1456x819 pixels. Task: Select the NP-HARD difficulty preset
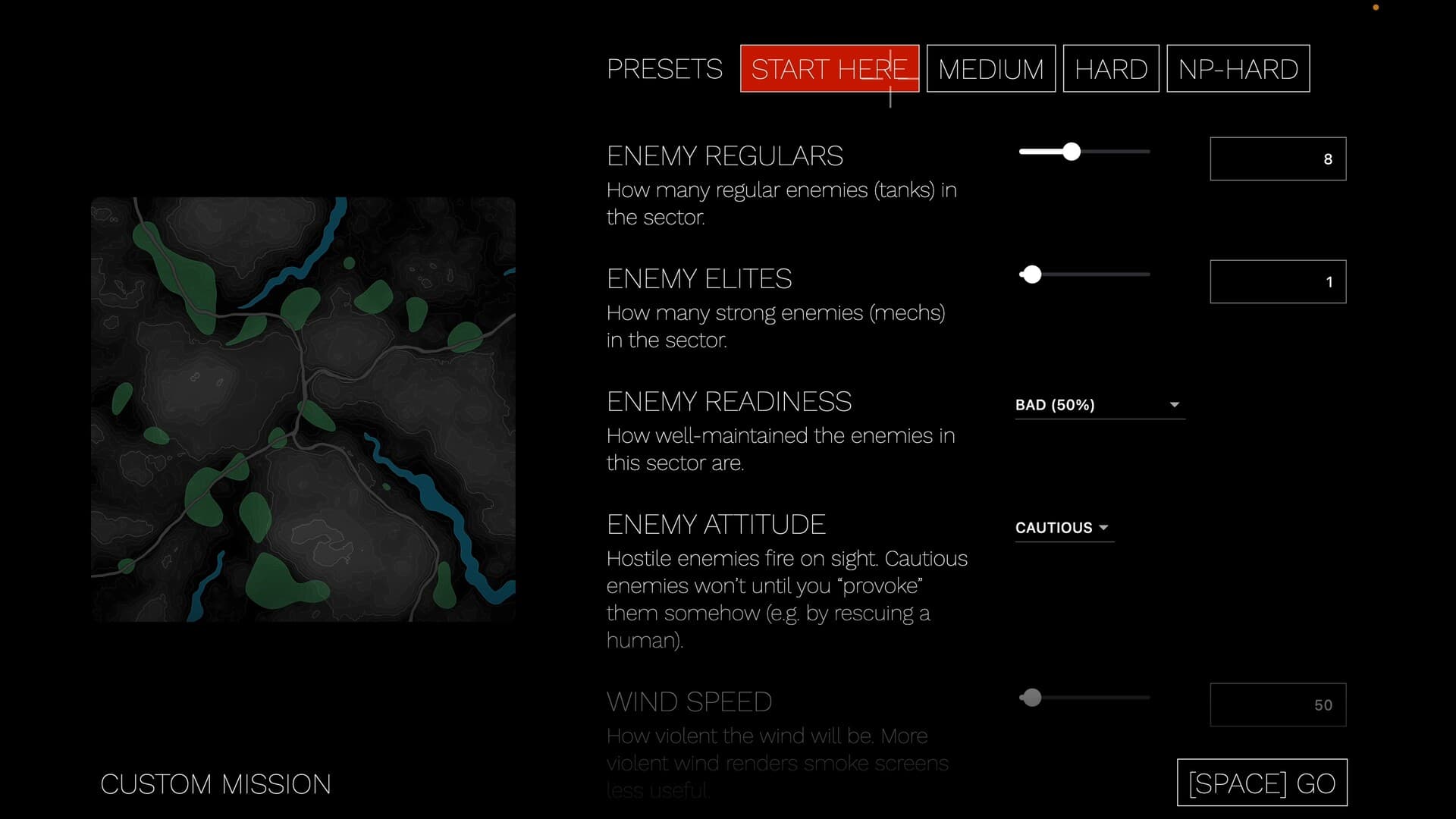pos(1237,68)
